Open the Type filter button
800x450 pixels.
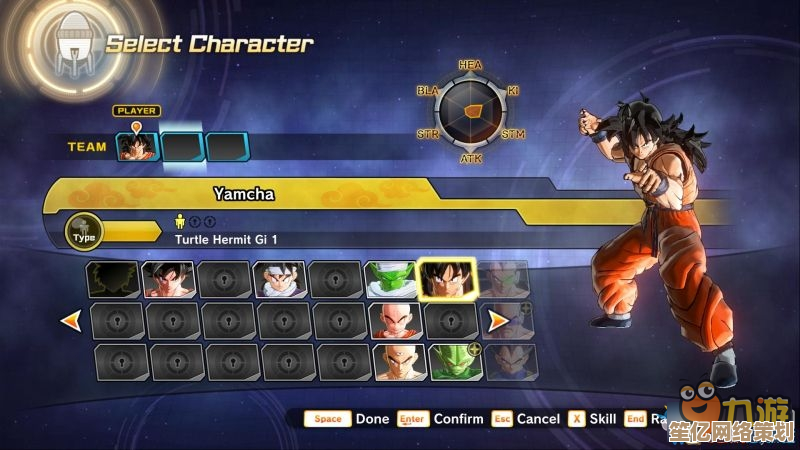(86, 233)
